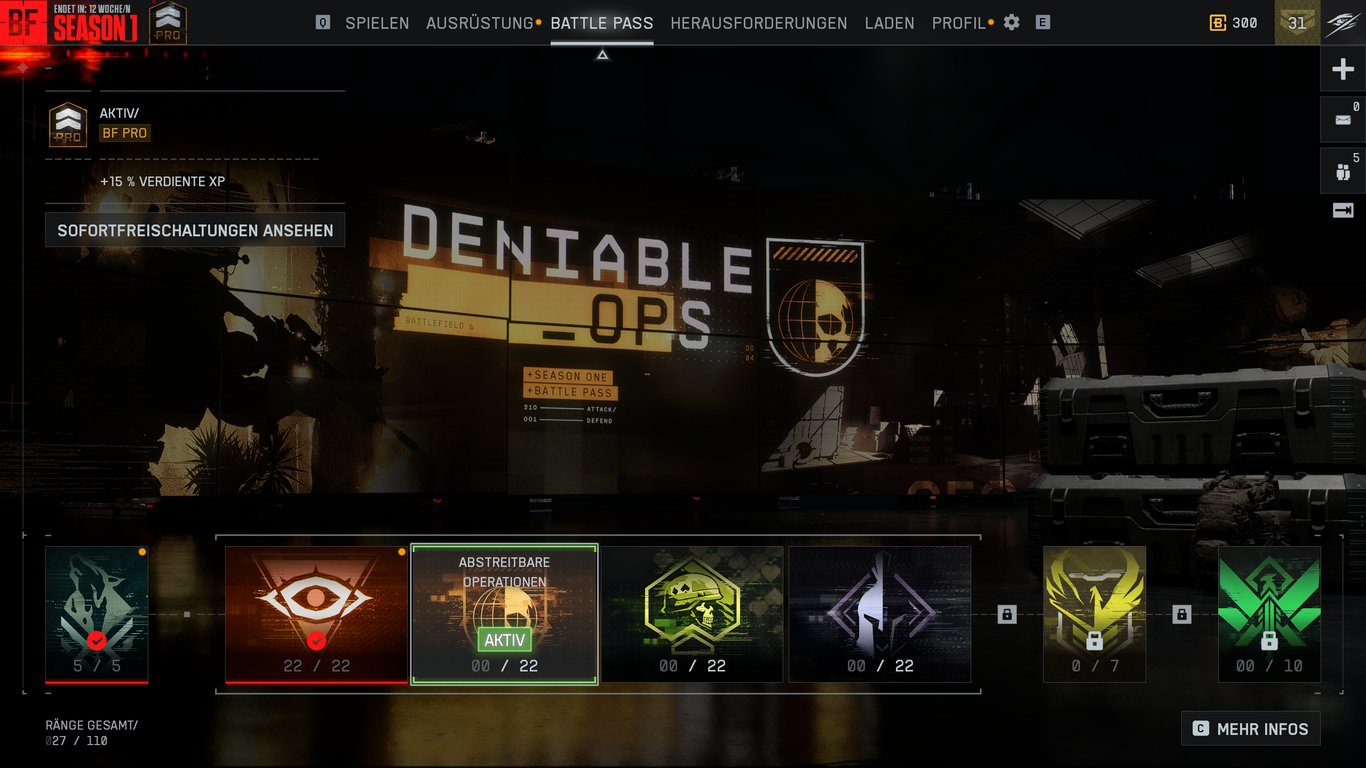Choose the red eye path tile

tap(316, 614)
